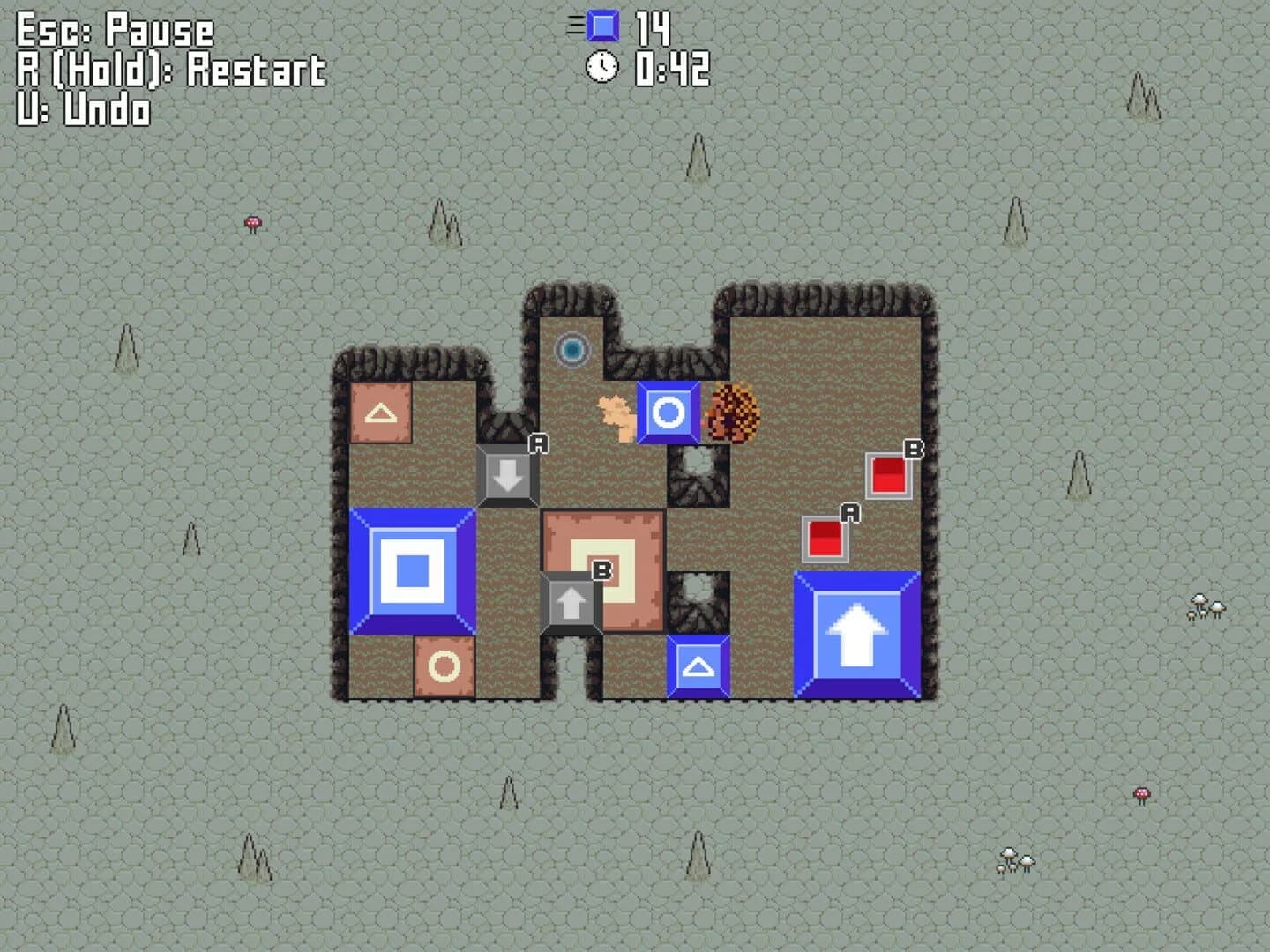Click the blue move-counter cube icon

(603, 26)
